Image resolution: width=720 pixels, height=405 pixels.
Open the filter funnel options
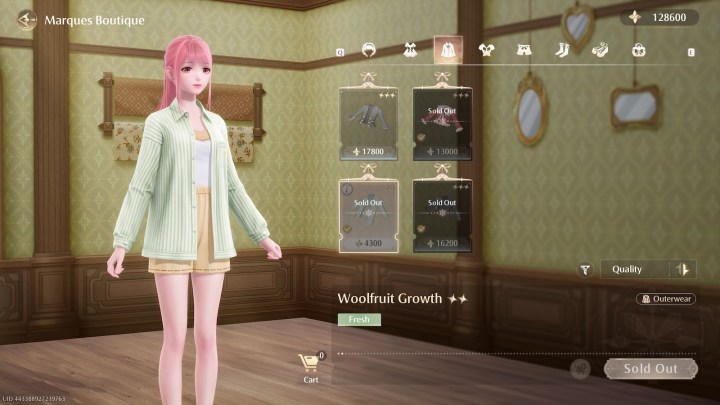[x=585, y=269]
